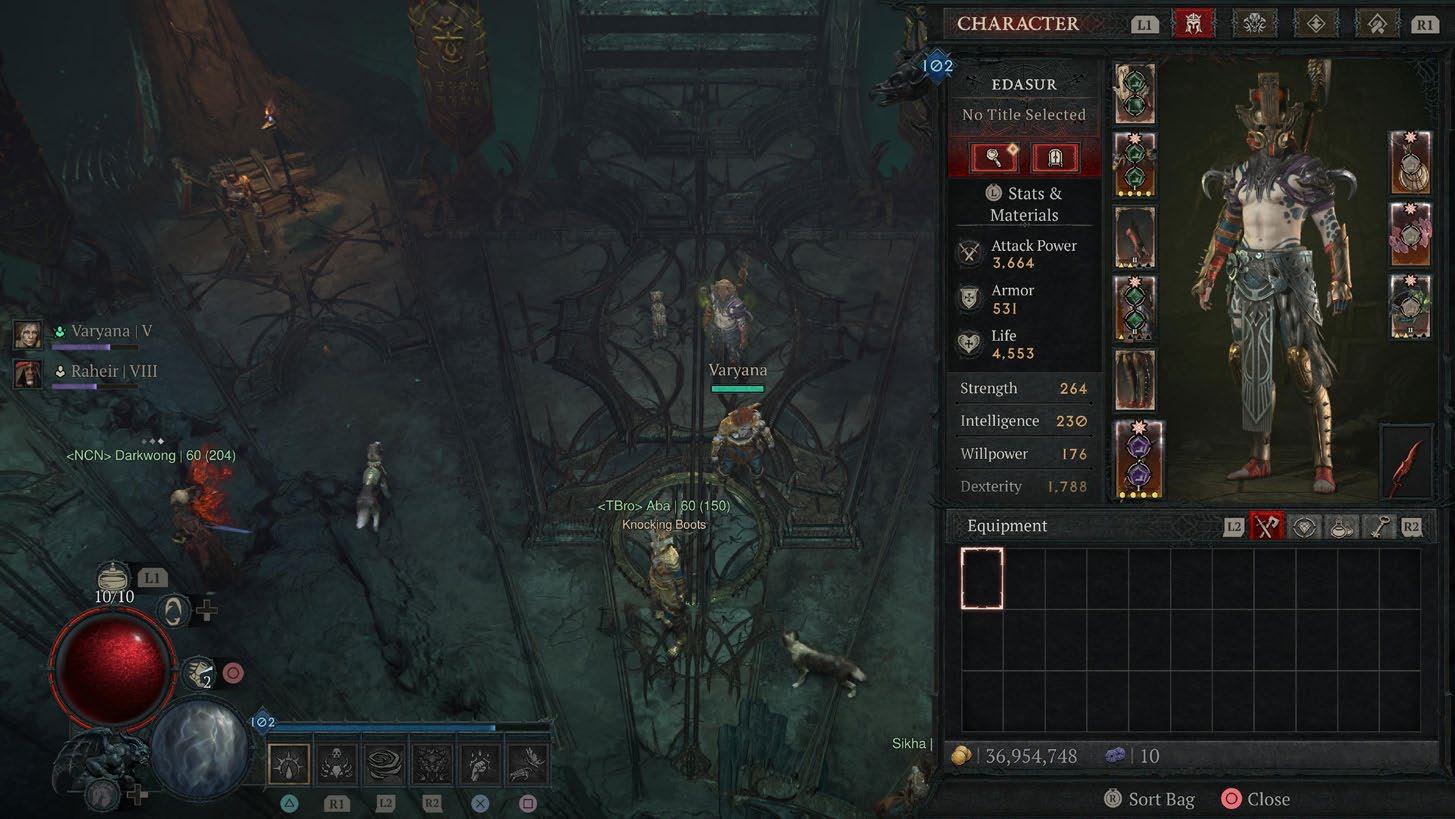Sort the bag contents
The width and height of the screenshot is (1455, 819).
pos(1148,799)
